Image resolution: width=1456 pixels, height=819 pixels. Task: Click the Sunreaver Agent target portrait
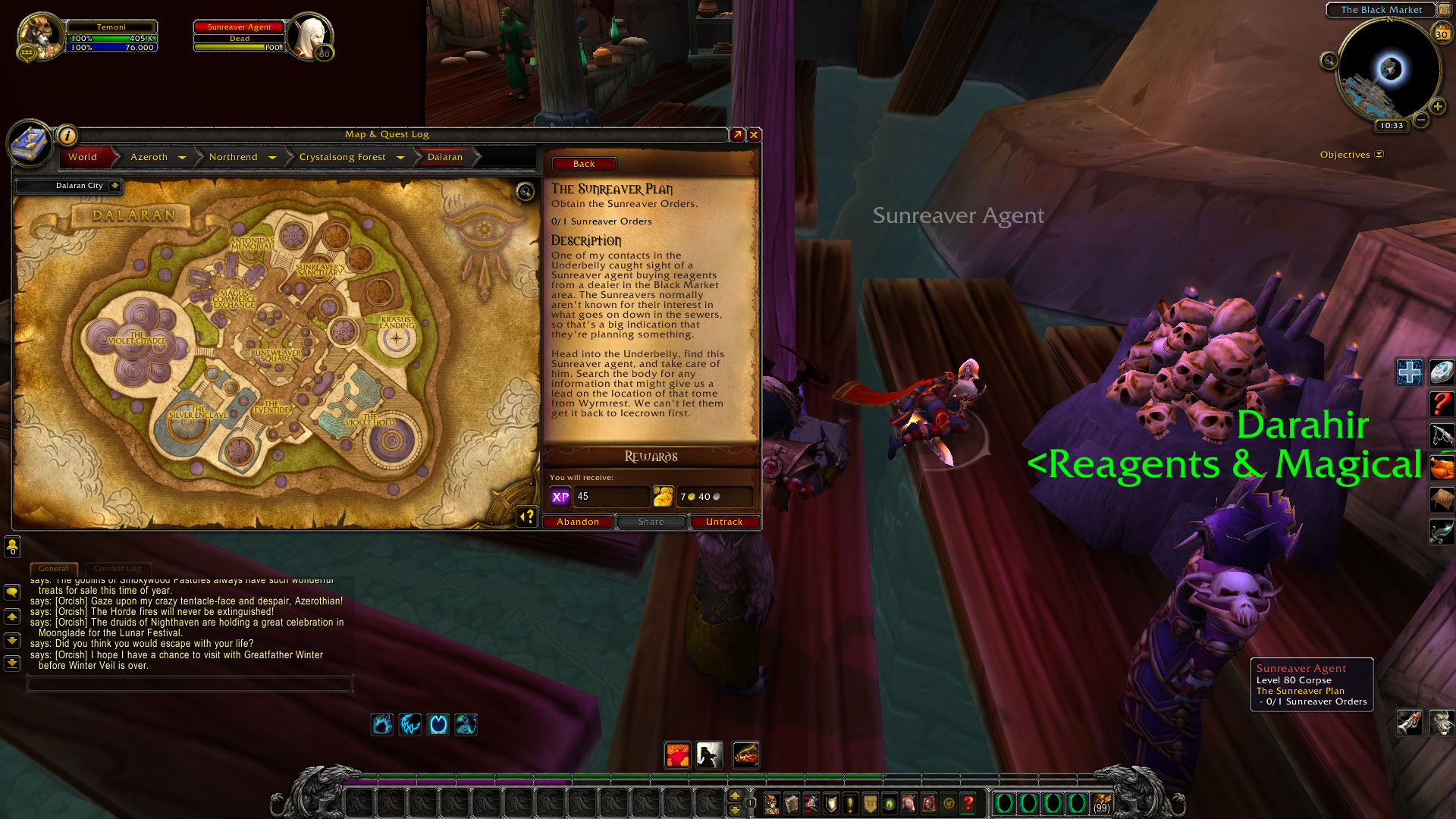tap(309, 36)
